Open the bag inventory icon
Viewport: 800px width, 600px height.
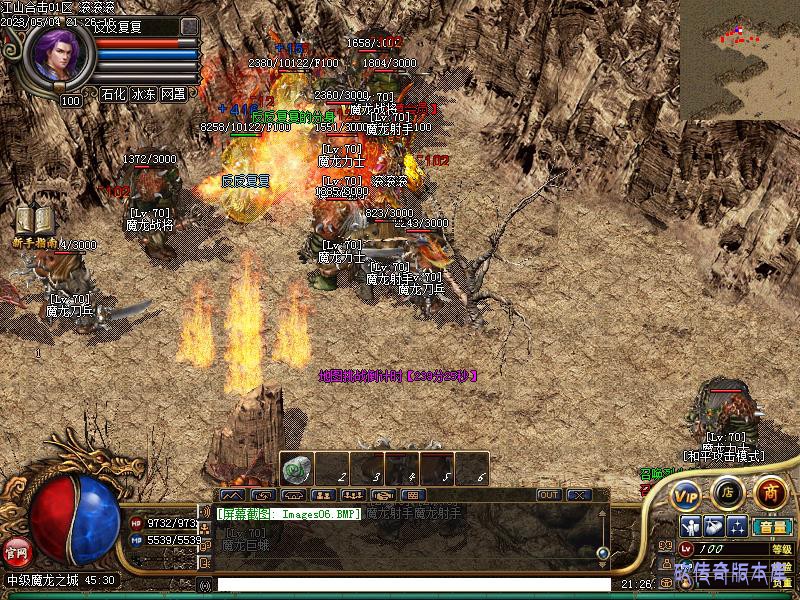click(x=713, y=526)
